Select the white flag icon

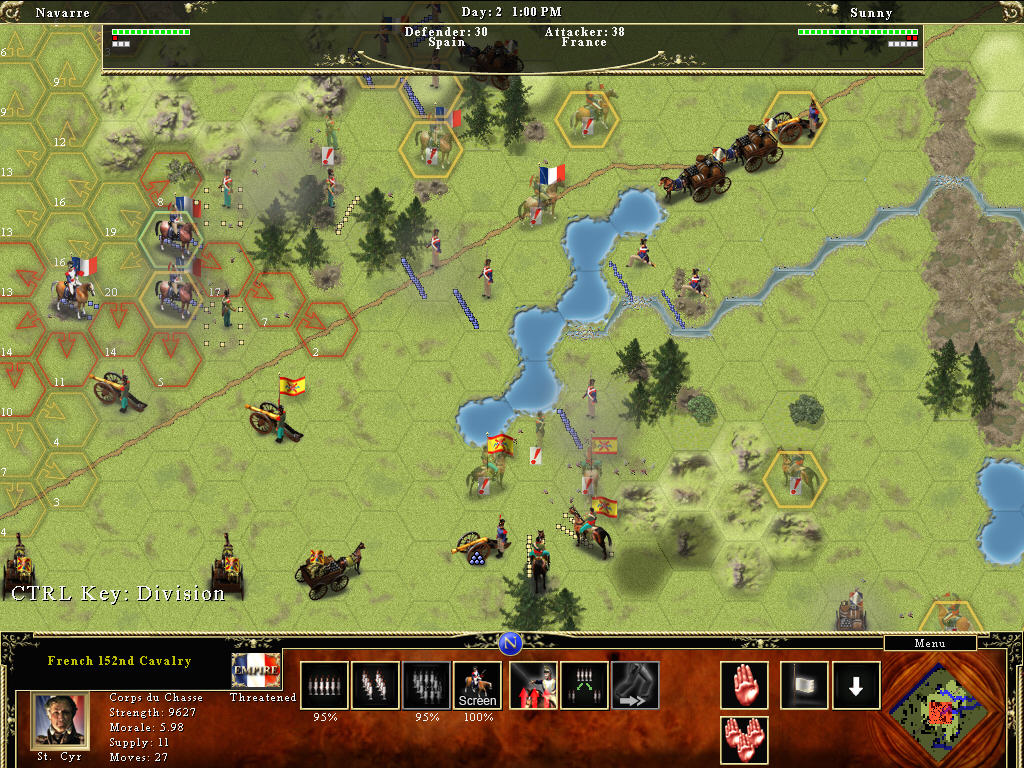[x=804, y=685]
